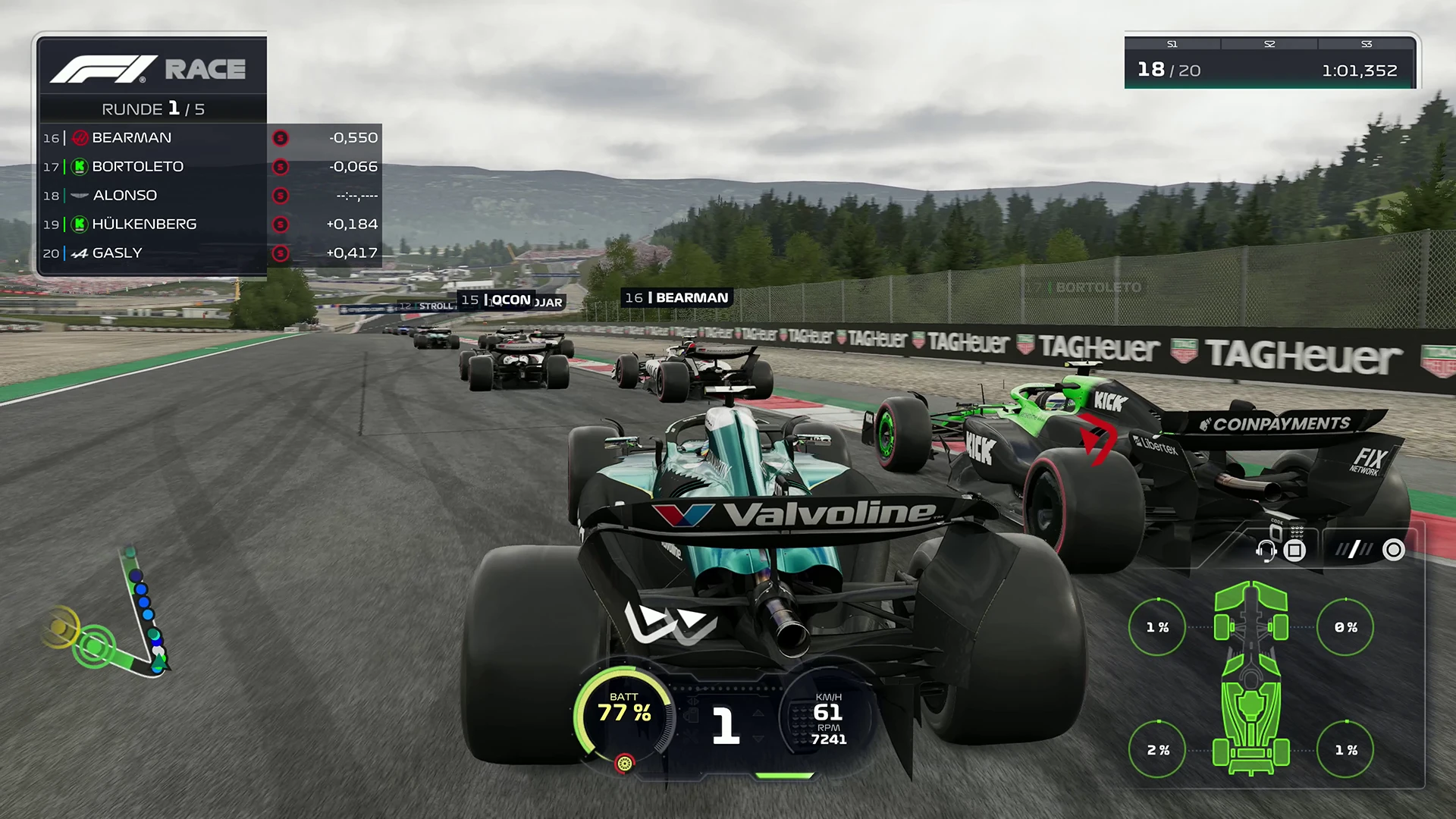
Task: Toggle the red soft tyre indicator for Alonso
Action: tap(281, 196)
